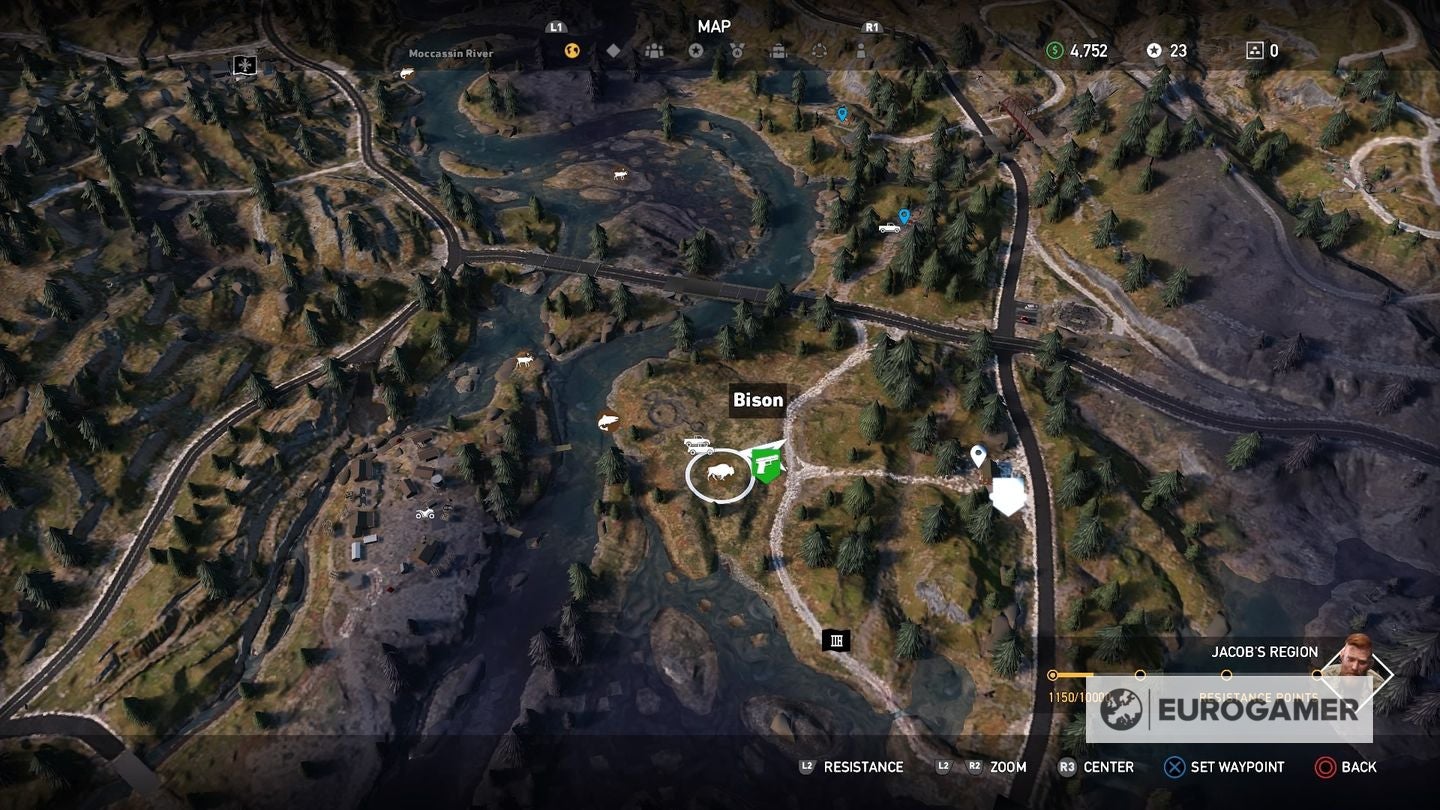The width and height of the screenshot is (1440, 810).
Task: Open the roster squad icon in the top bar
Action: 655,51
